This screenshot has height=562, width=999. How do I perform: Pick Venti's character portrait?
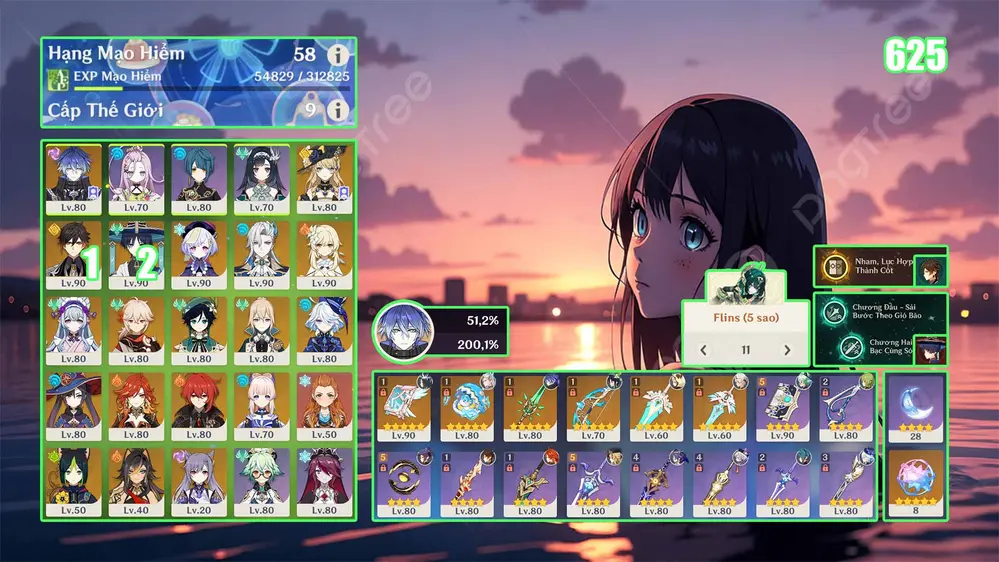pyautogui.click(x=198, y=328)
